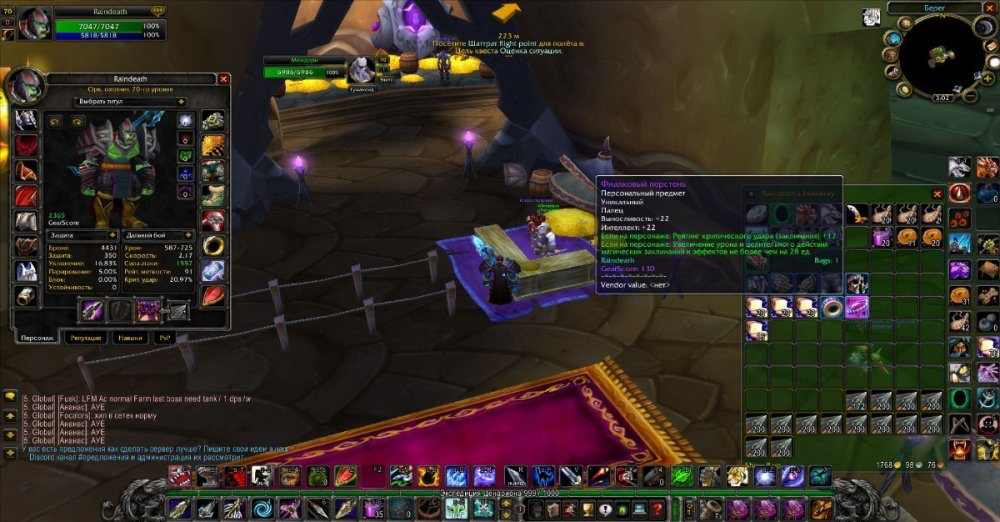Close the inventory bag window

937,193
